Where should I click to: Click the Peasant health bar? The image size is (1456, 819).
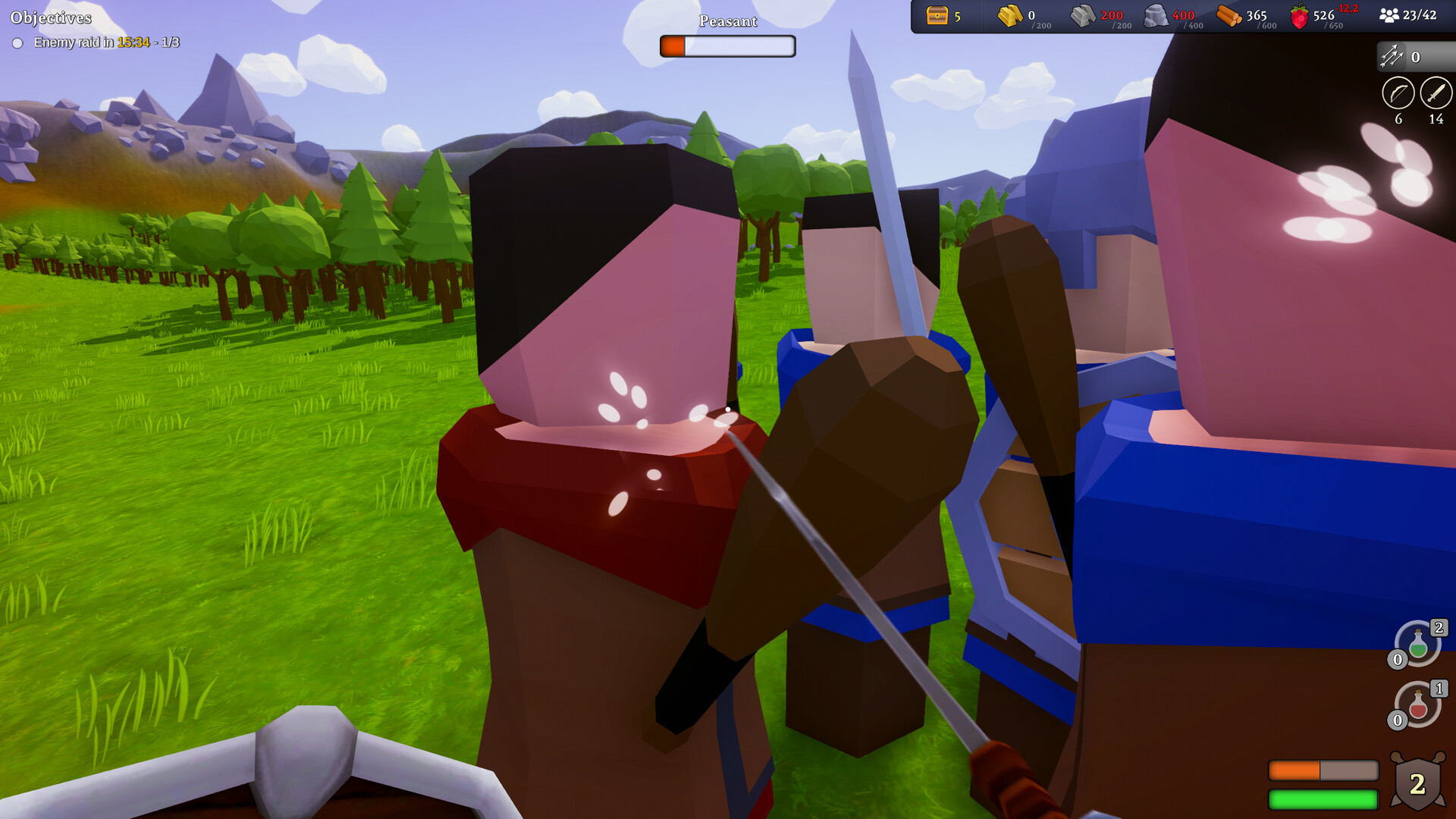(x=726, y=46)
